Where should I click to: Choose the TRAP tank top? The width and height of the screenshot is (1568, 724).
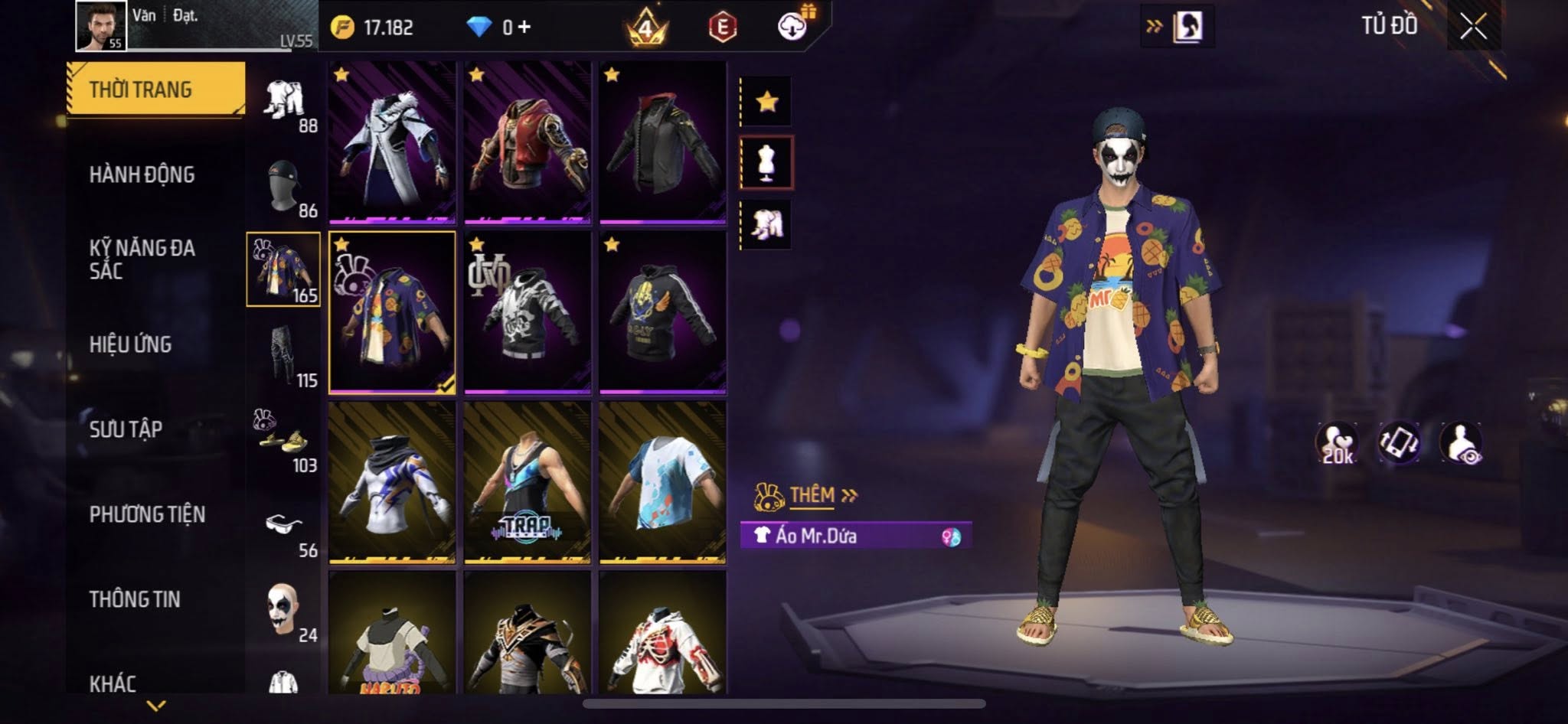528,483
